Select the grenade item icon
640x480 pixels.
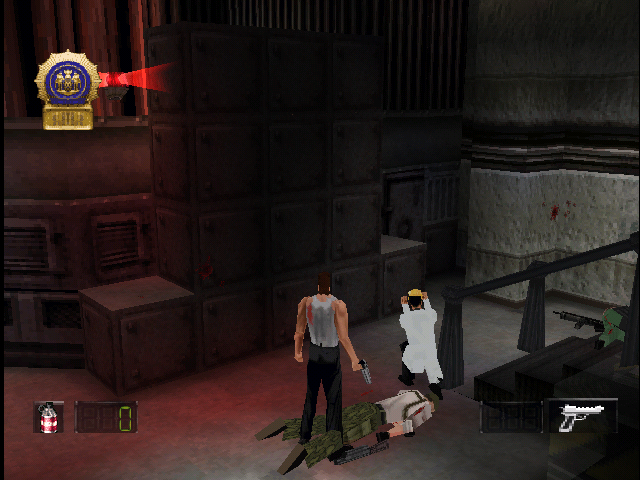(48, 416)
